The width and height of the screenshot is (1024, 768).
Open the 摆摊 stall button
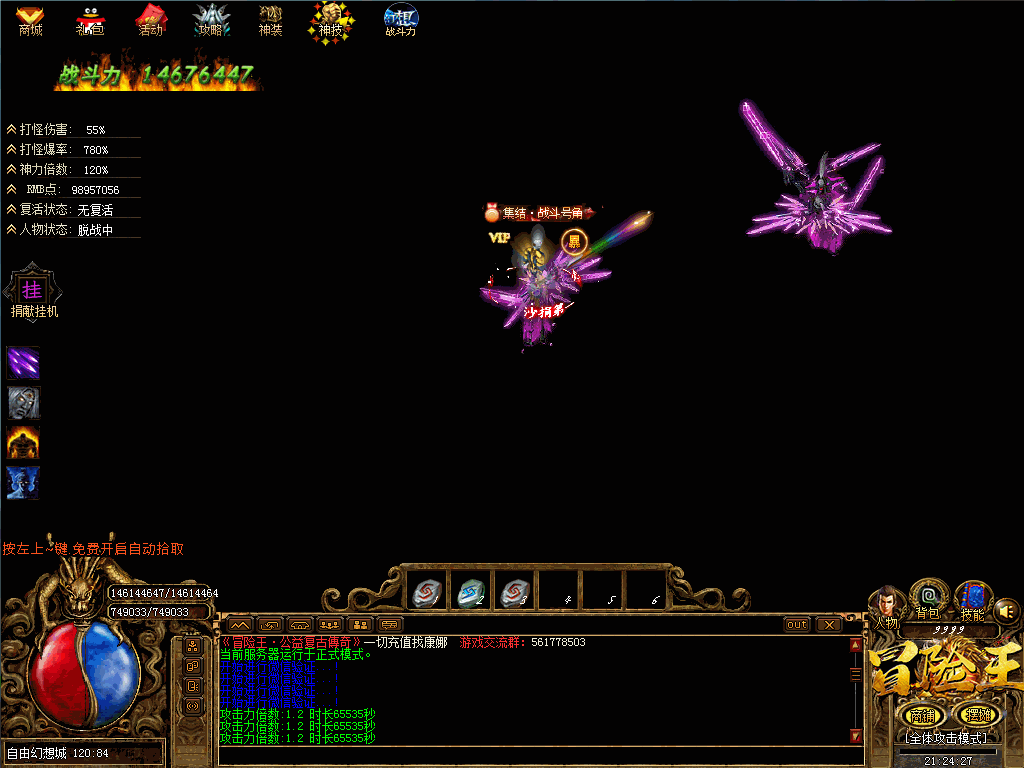coord(975,715)
